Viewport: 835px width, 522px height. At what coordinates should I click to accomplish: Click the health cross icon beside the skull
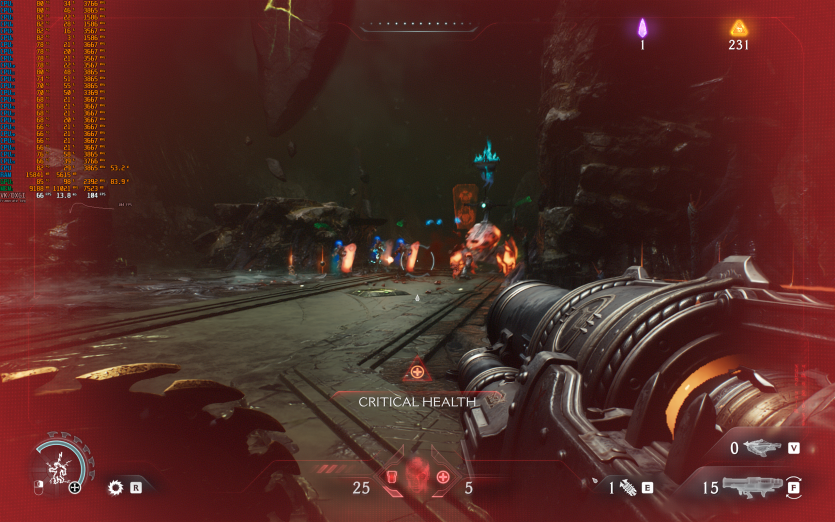pyautogui.click(x=443, y=476)
